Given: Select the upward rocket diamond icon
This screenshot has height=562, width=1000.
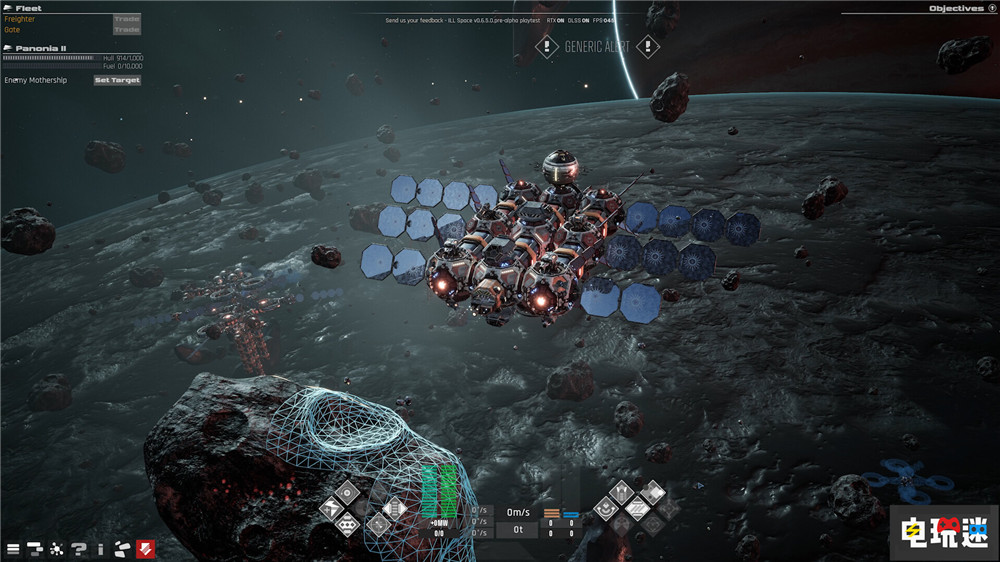Looking at the screenshot, I should tap(620, 491).
